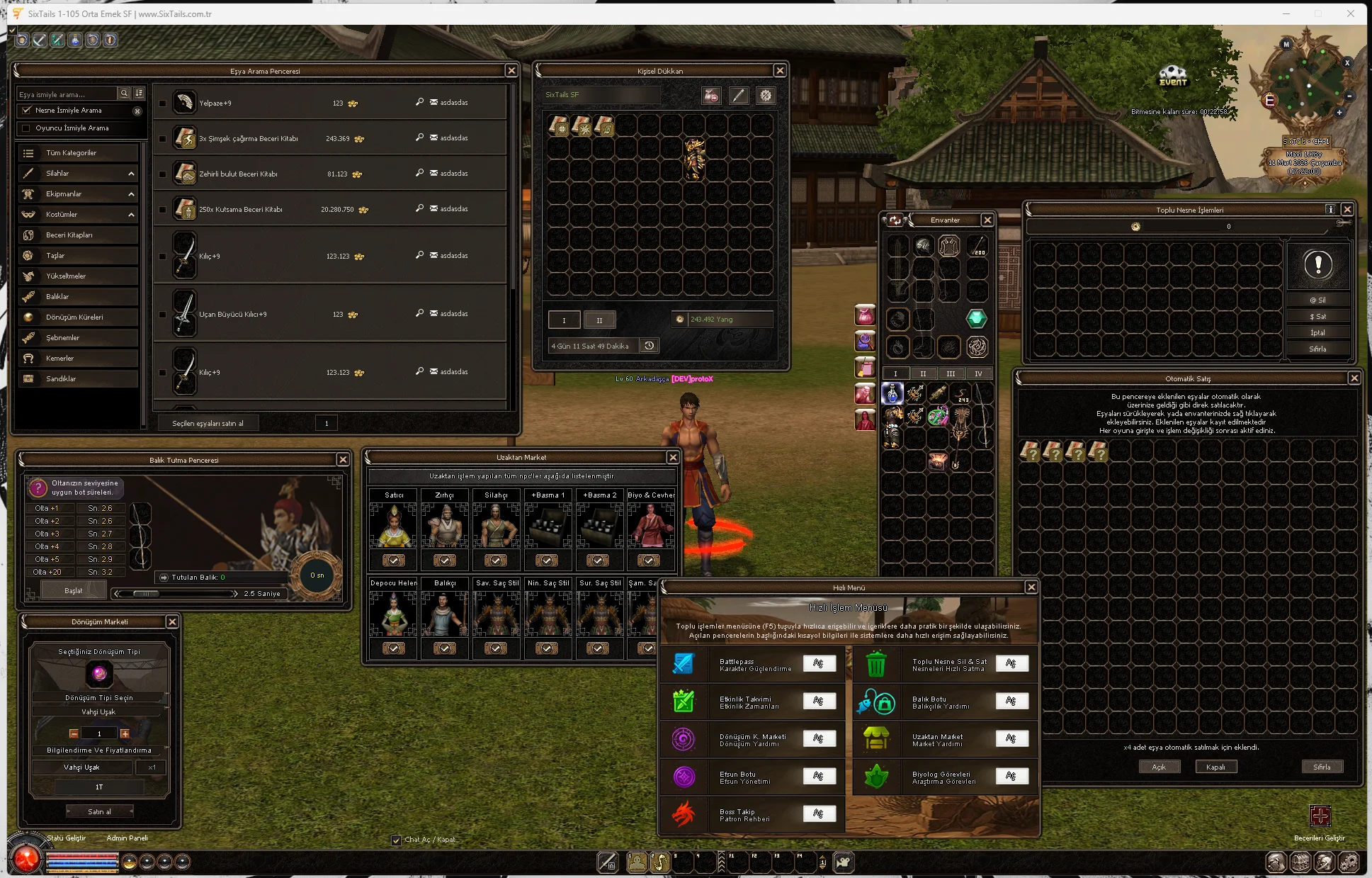This screenshot has width=1372, height=878.
Task: Increase the Dönüşüm quantity with plus
Action: [x=125, y=733]
